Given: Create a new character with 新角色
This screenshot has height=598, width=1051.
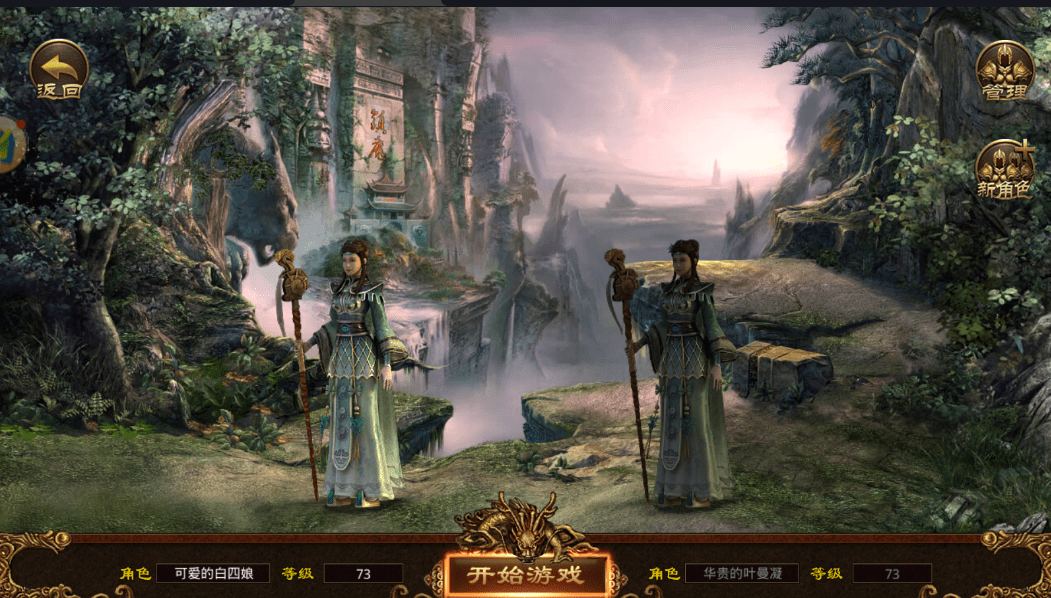Looking at the screenshot, I should pos(1004,168).
